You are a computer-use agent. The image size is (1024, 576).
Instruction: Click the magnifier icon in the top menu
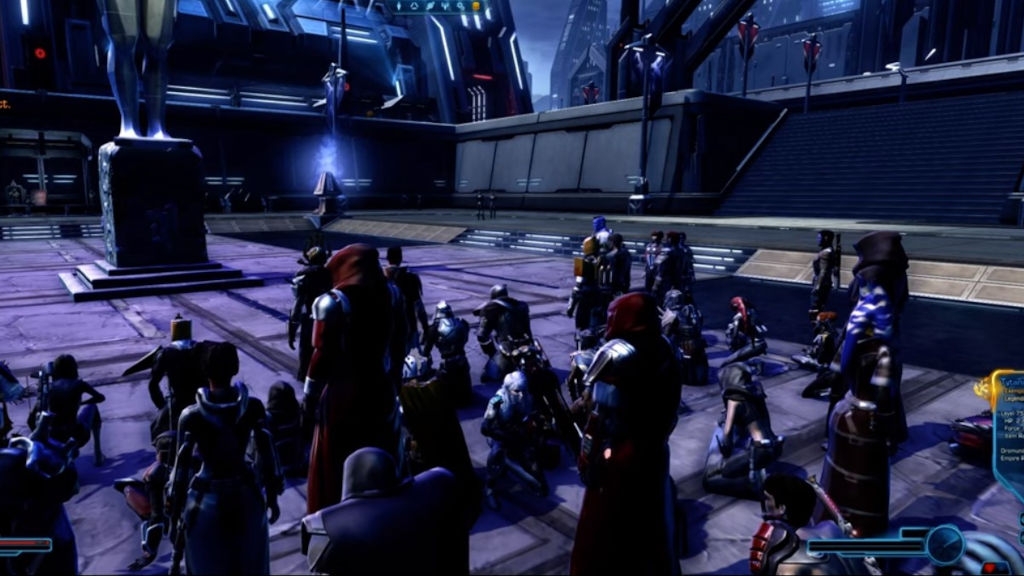click(460, 6)
